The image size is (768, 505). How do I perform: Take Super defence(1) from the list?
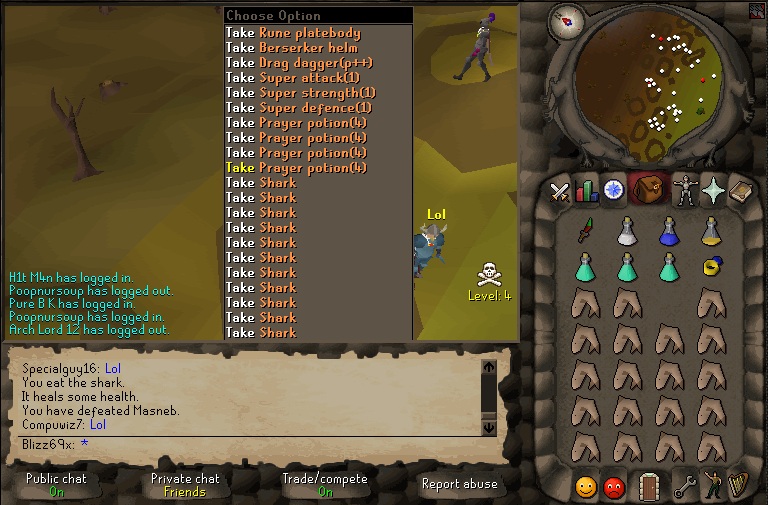(x=300, y=108)
